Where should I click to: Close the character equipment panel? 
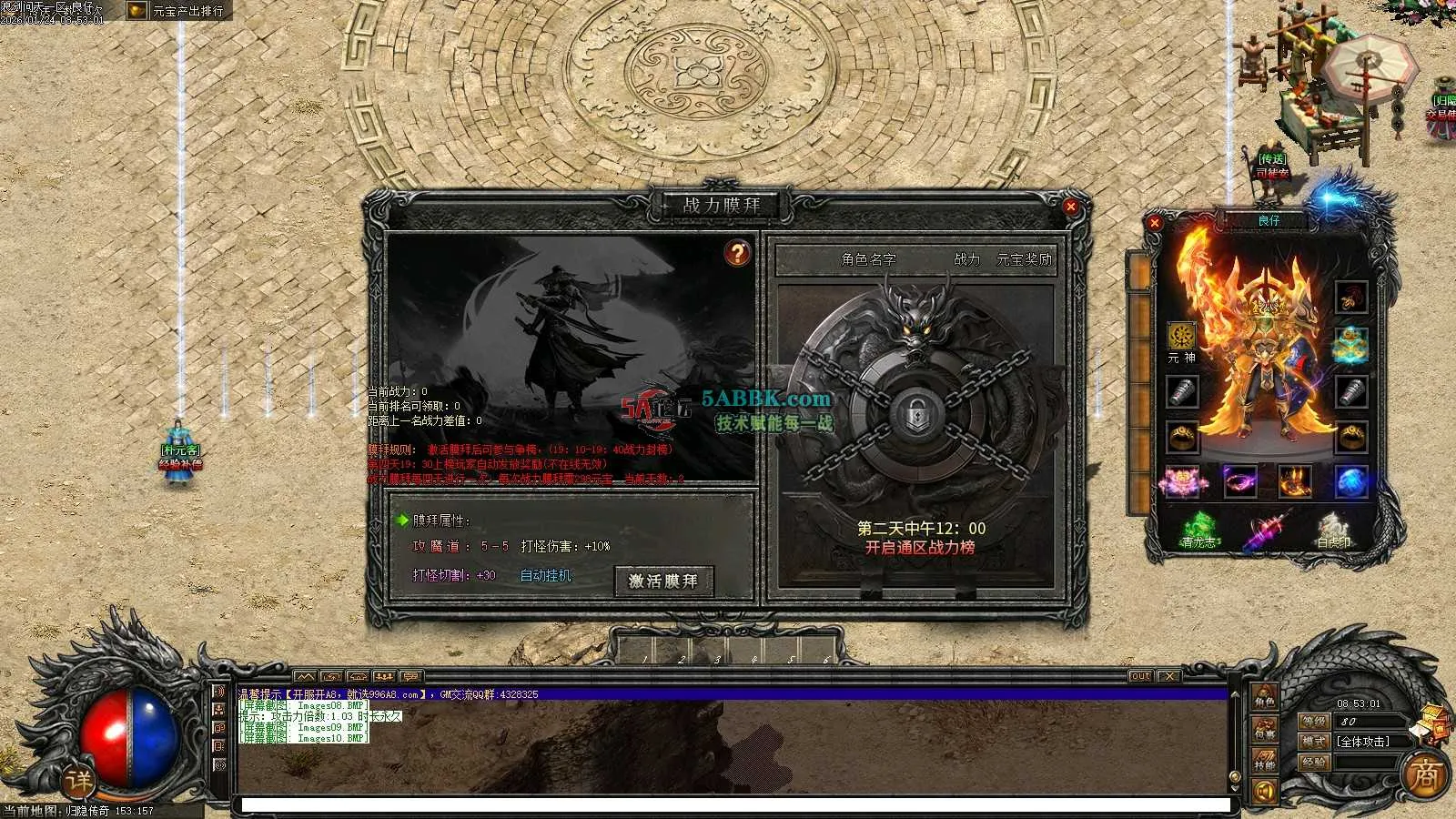coord(1155,222)
